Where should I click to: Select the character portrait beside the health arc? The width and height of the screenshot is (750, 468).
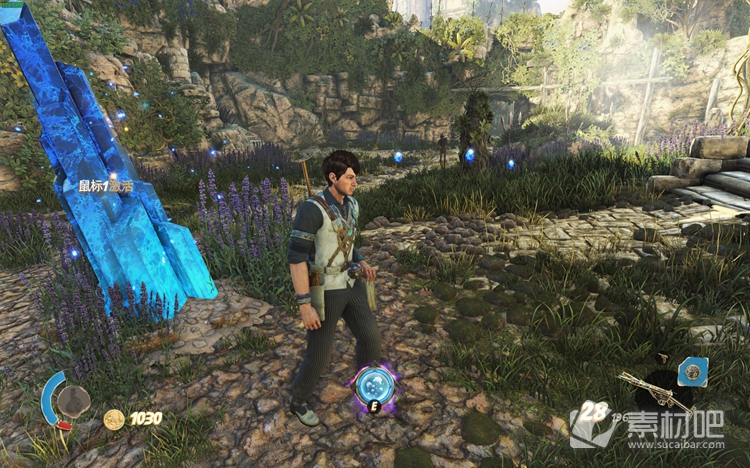(x=72, y=401)
